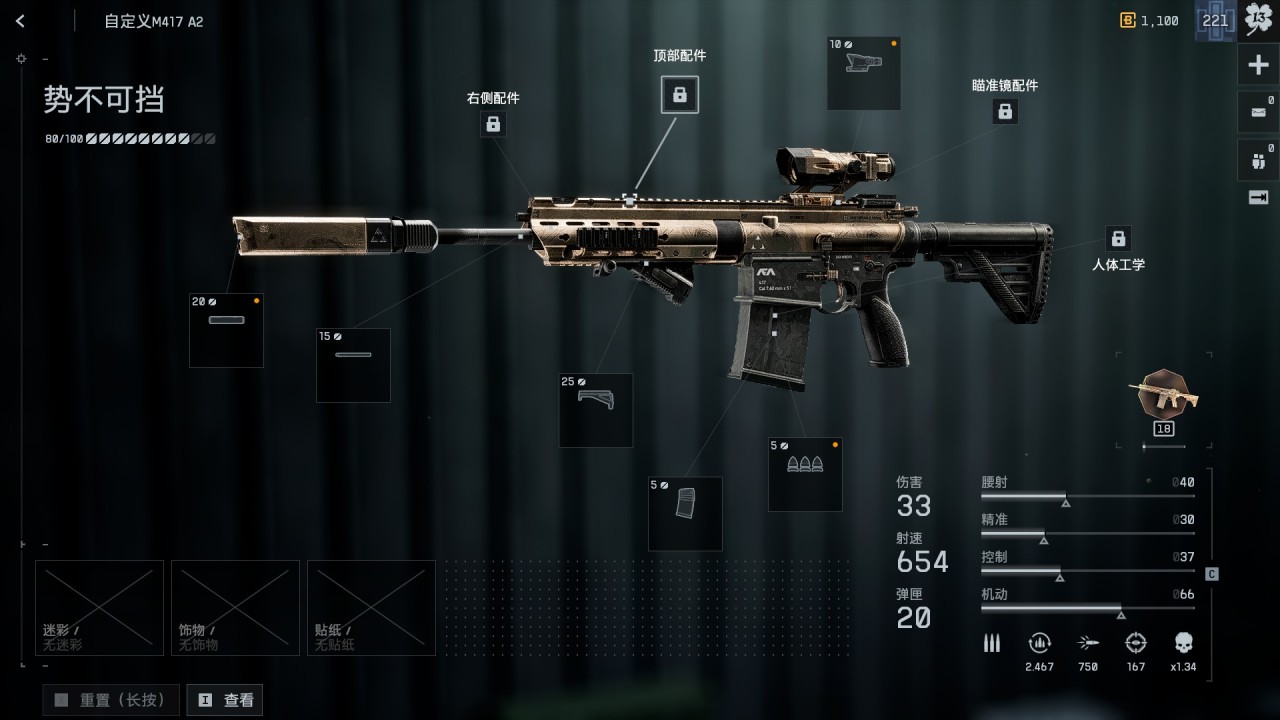Open the magazine attachment slot

coord(685,513)
